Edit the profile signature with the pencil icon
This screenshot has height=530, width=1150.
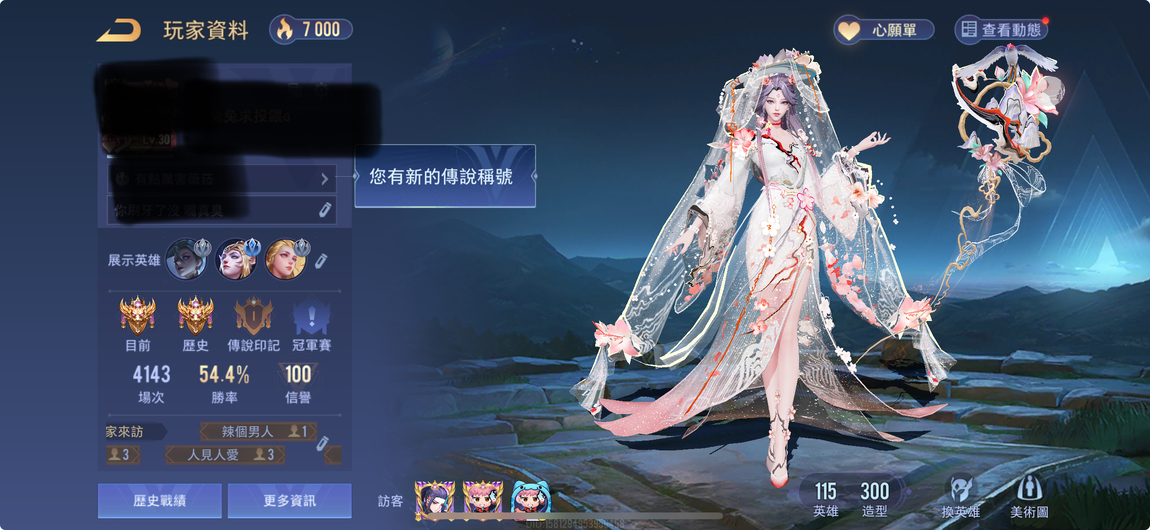[x=325, y=210]
